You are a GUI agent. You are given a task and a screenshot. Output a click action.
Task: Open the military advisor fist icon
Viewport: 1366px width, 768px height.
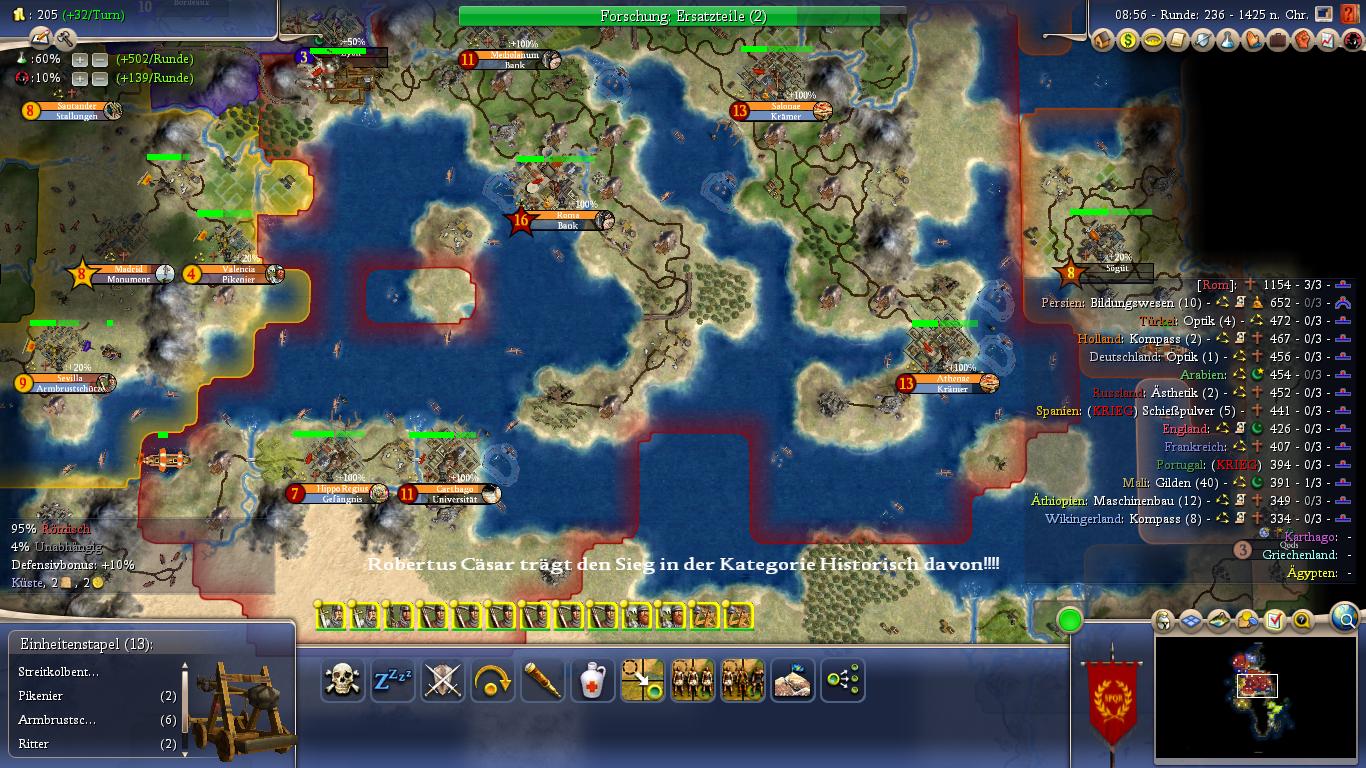[1303, 40]
